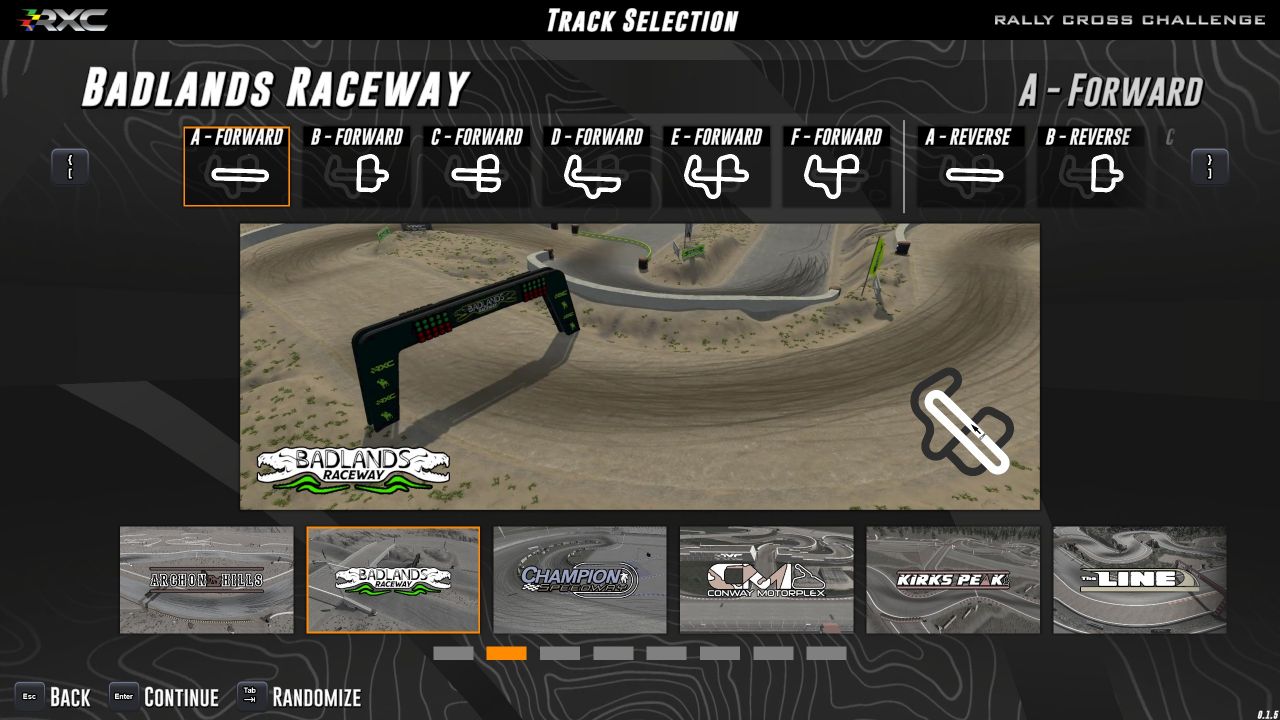This screenshot has width=1280, height=720.
Task: Jump to the first track page indicator
Action: point(453,653)
